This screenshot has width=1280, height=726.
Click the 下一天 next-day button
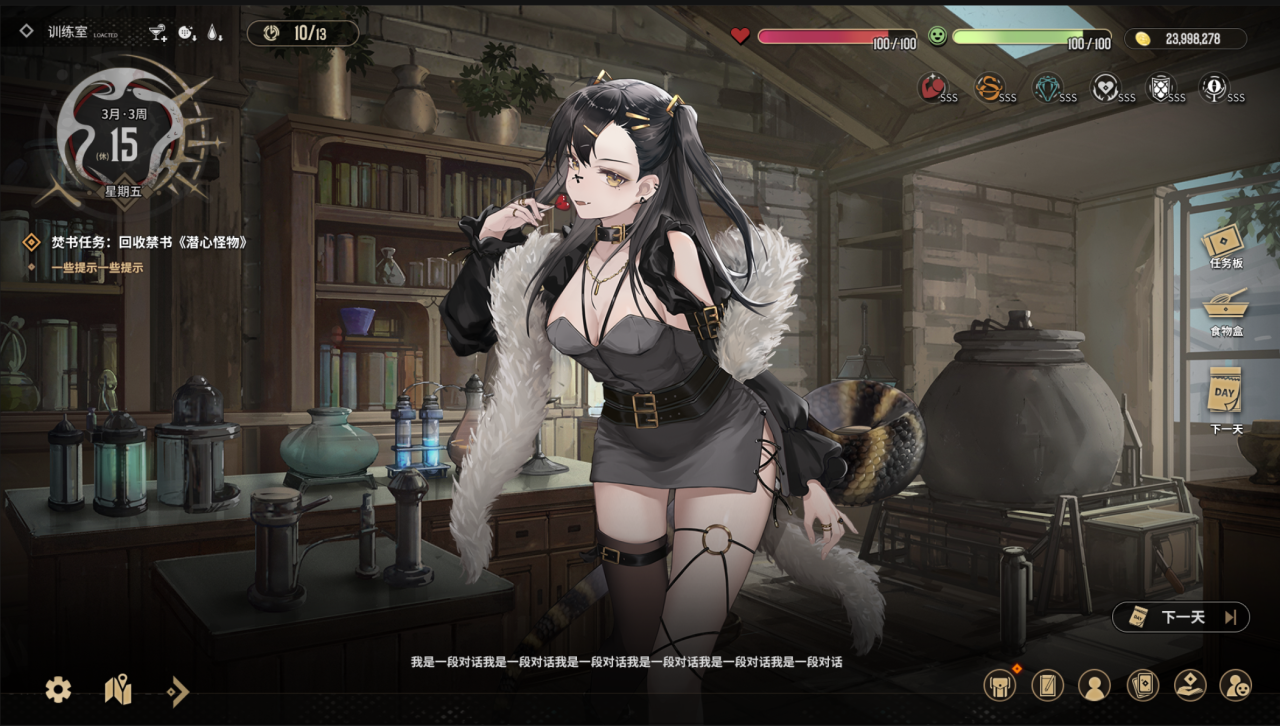(1179, 617)
